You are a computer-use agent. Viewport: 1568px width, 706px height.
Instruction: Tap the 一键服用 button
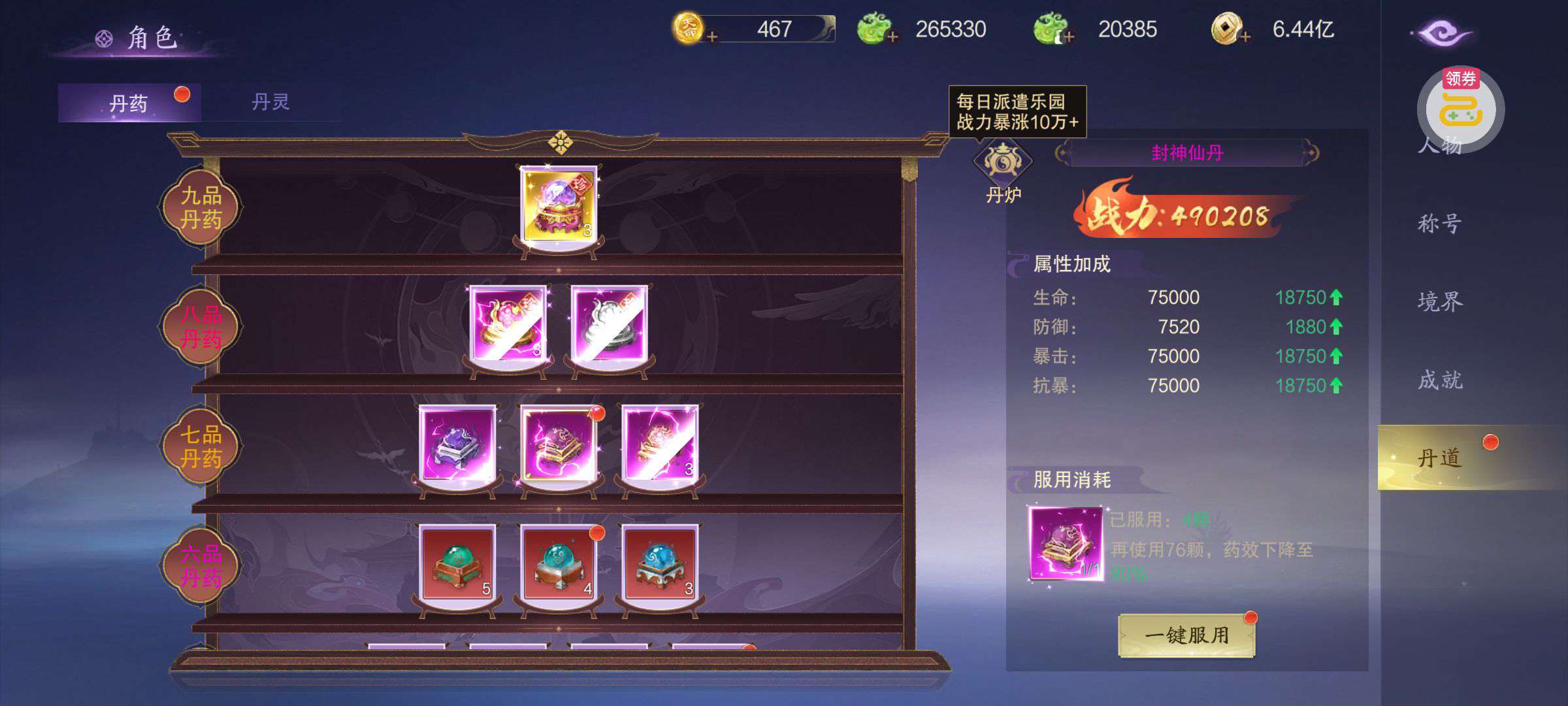(x=1186, y=635)
